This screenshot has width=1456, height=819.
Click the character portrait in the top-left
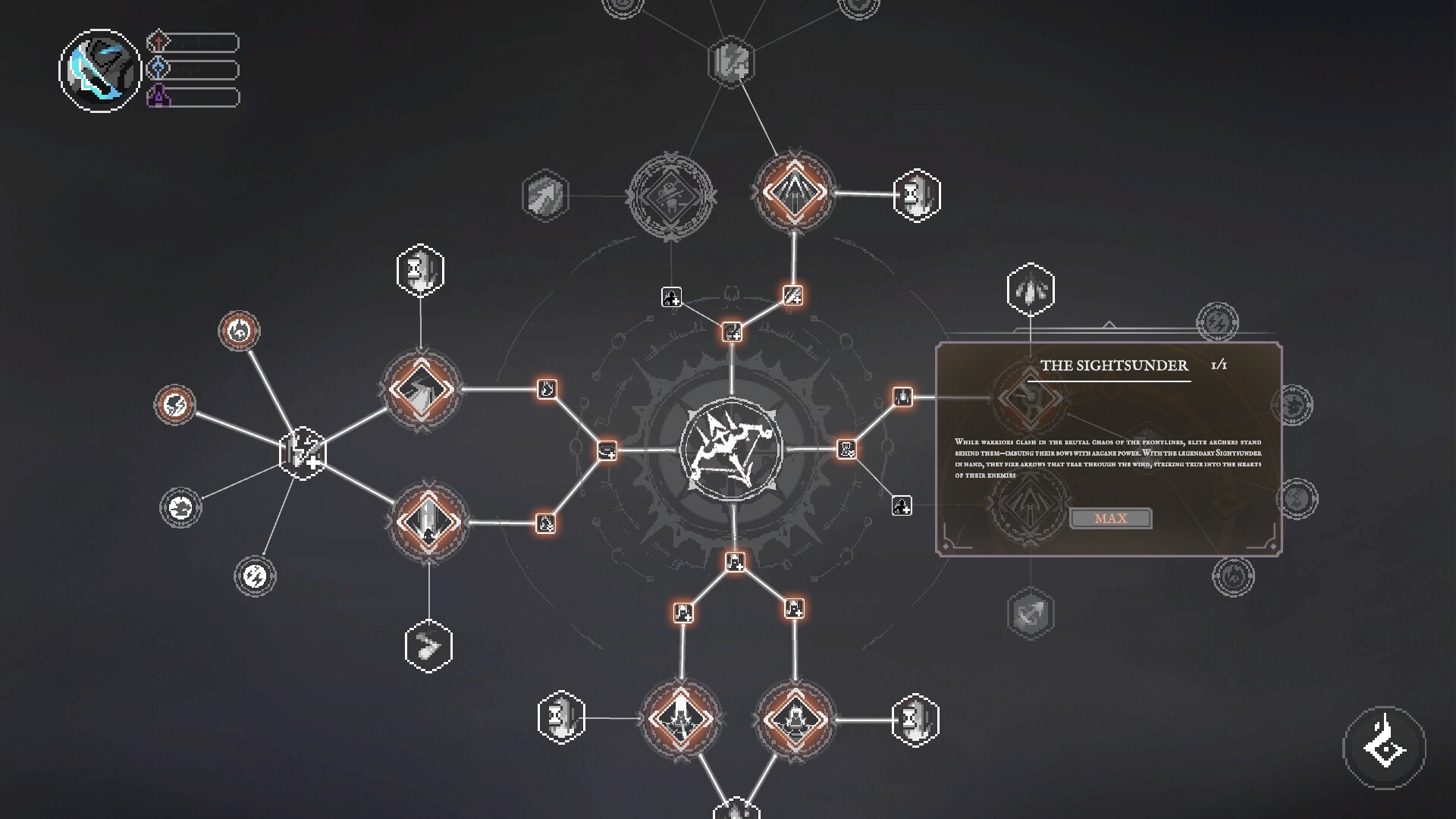click(x=99, y=68)
